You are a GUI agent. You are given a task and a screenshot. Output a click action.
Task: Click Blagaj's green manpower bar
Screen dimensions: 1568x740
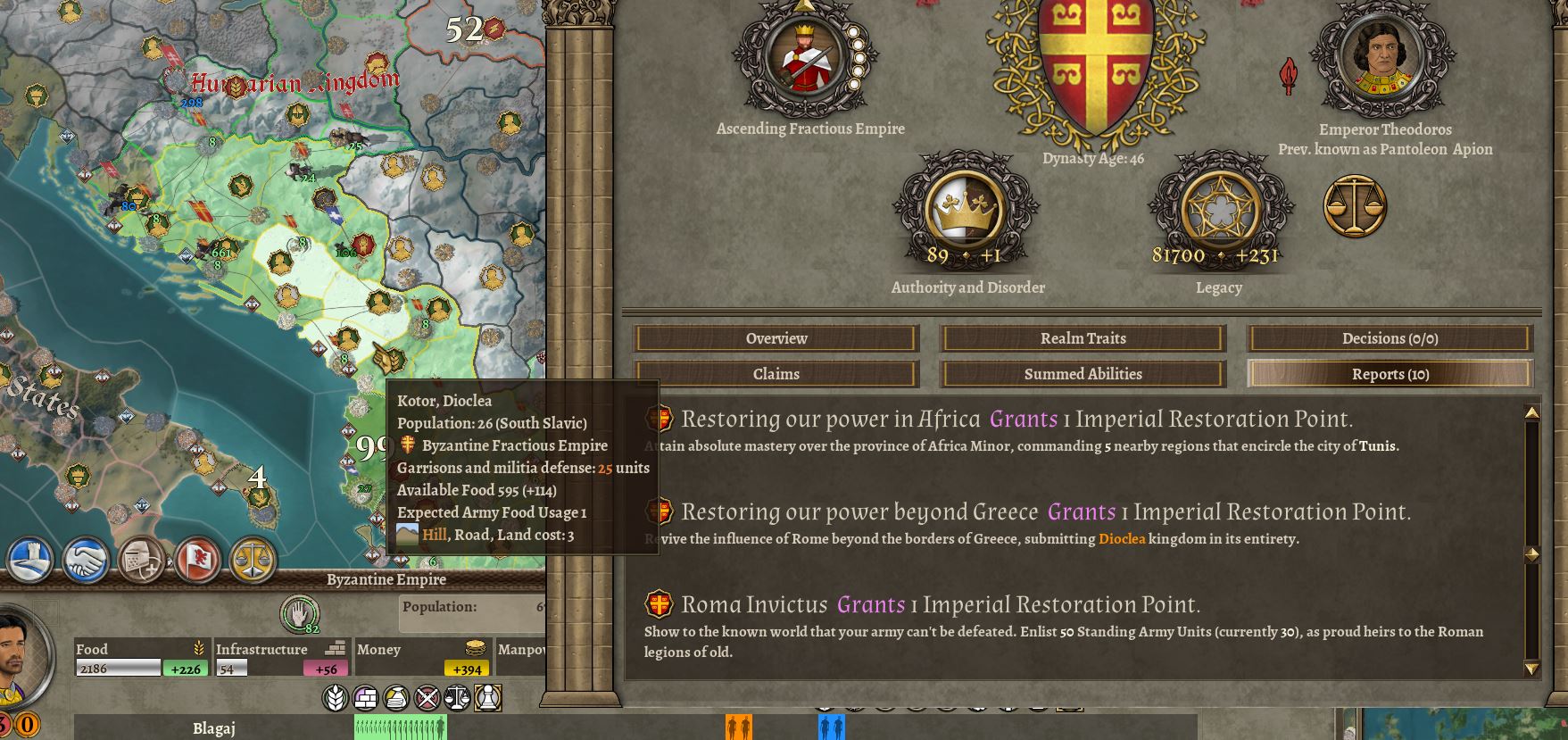pos(402,729)
